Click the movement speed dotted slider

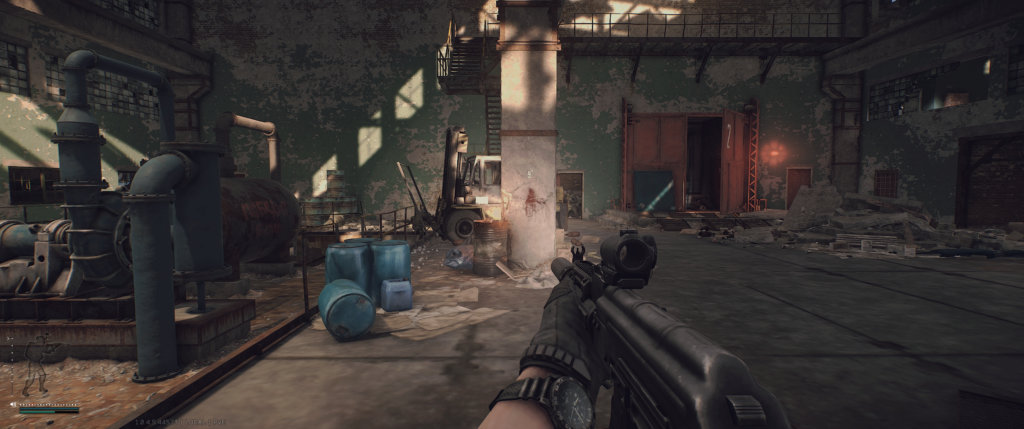point(50,404)
